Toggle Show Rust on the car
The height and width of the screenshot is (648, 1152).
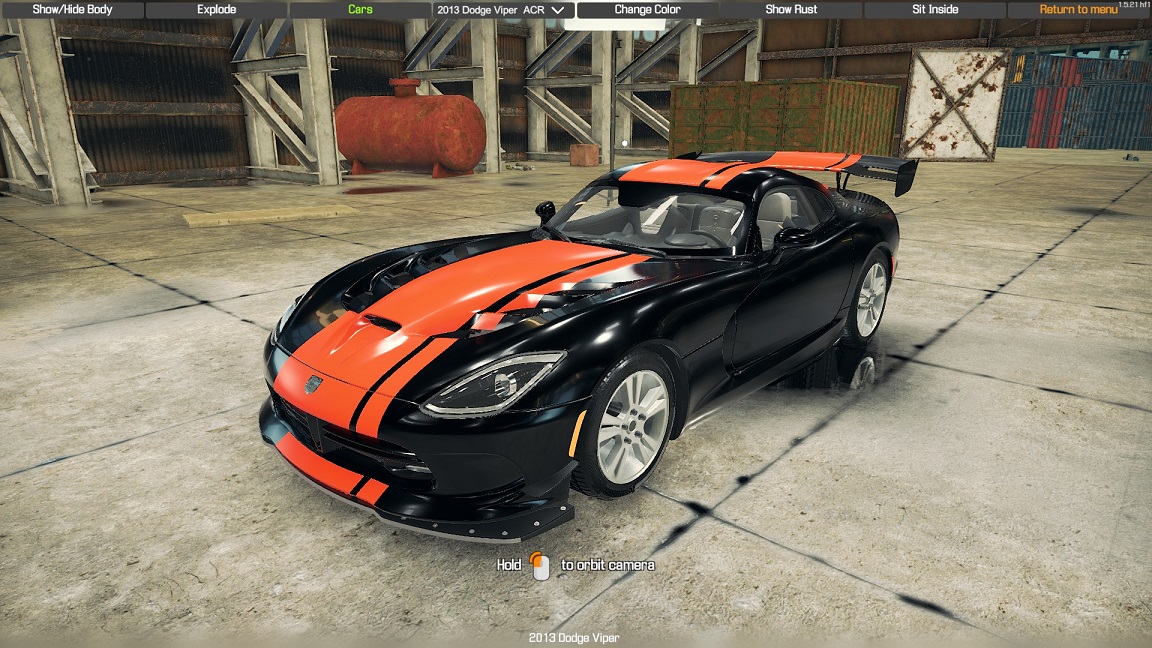click(791, 10)
